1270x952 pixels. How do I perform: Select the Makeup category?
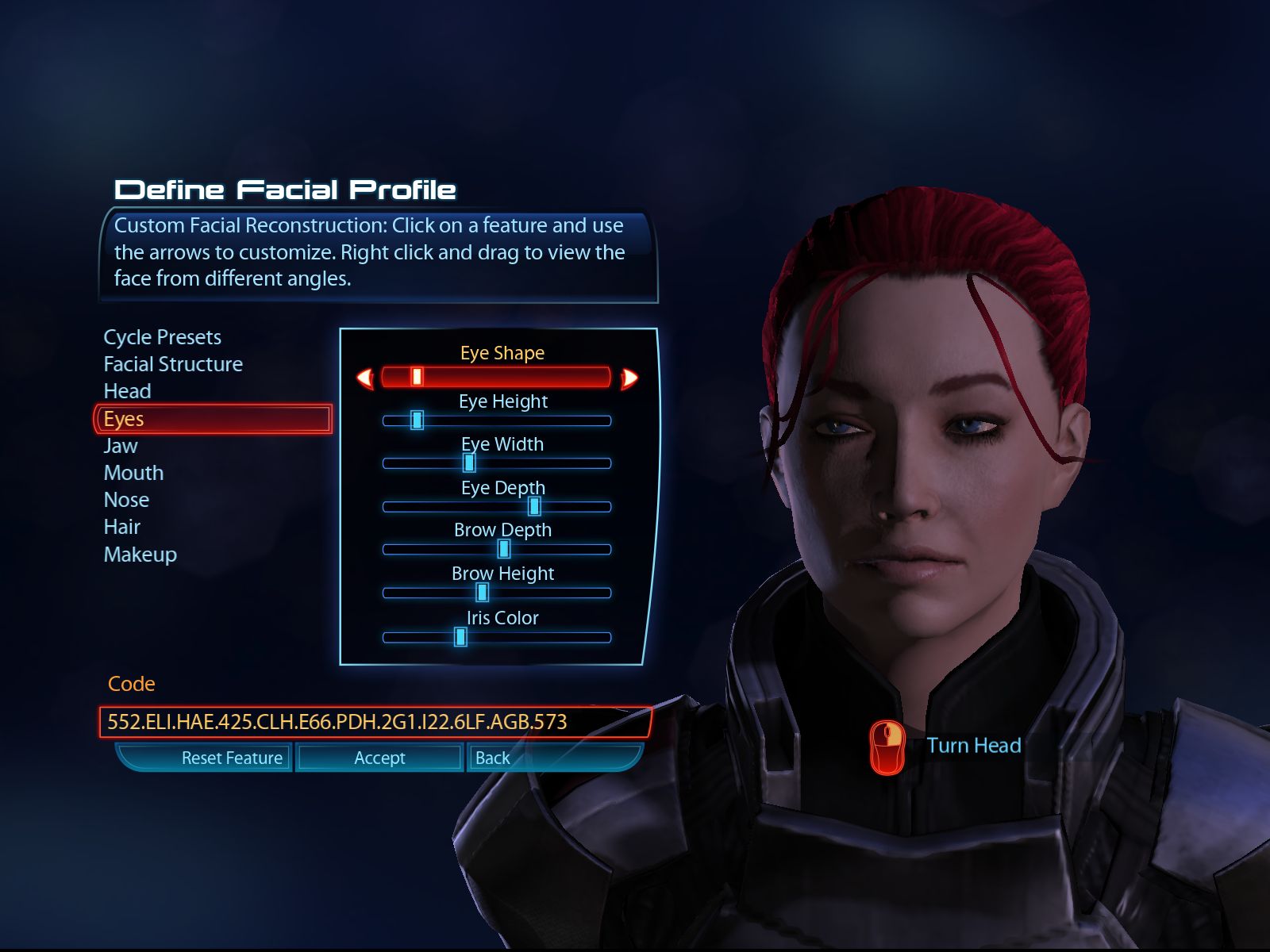(x=140, y=555)
